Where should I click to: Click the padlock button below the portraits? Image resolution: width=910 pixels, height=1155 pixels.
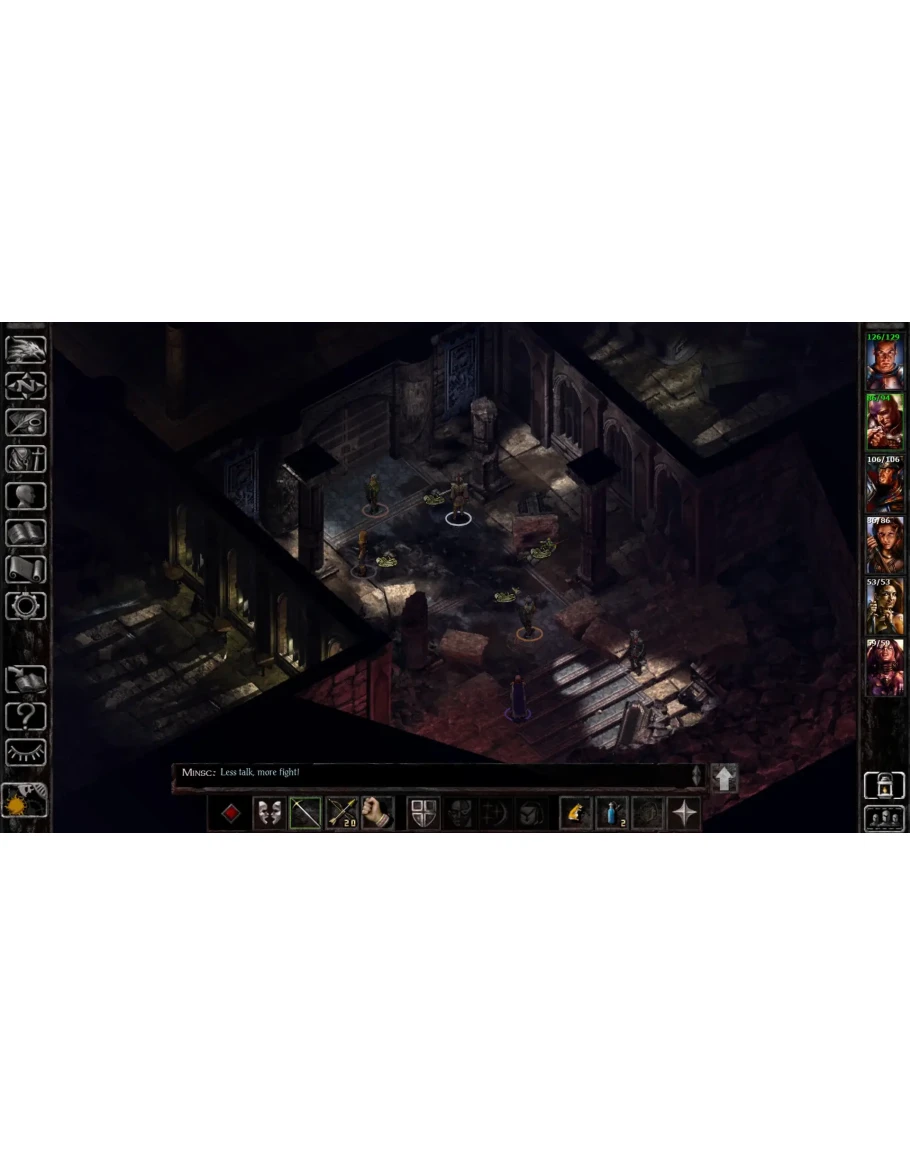[x=884, y=785]
